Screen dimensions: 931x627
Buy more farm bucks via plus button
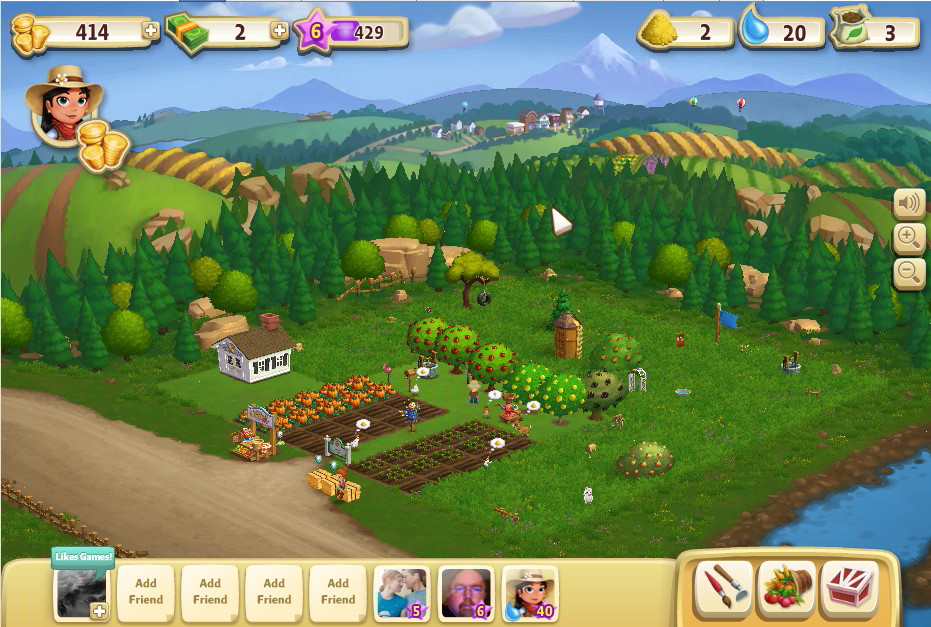(281, 31)
